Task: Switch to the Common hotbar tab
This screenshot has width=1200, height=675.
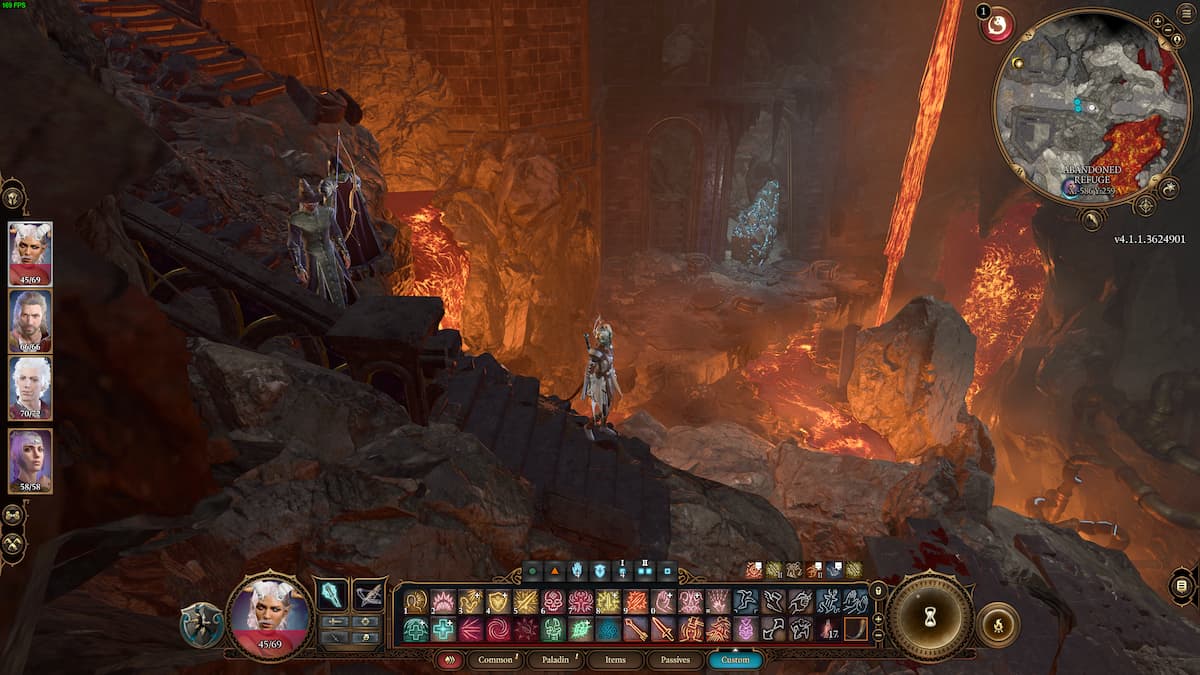Action: (496, 660)
